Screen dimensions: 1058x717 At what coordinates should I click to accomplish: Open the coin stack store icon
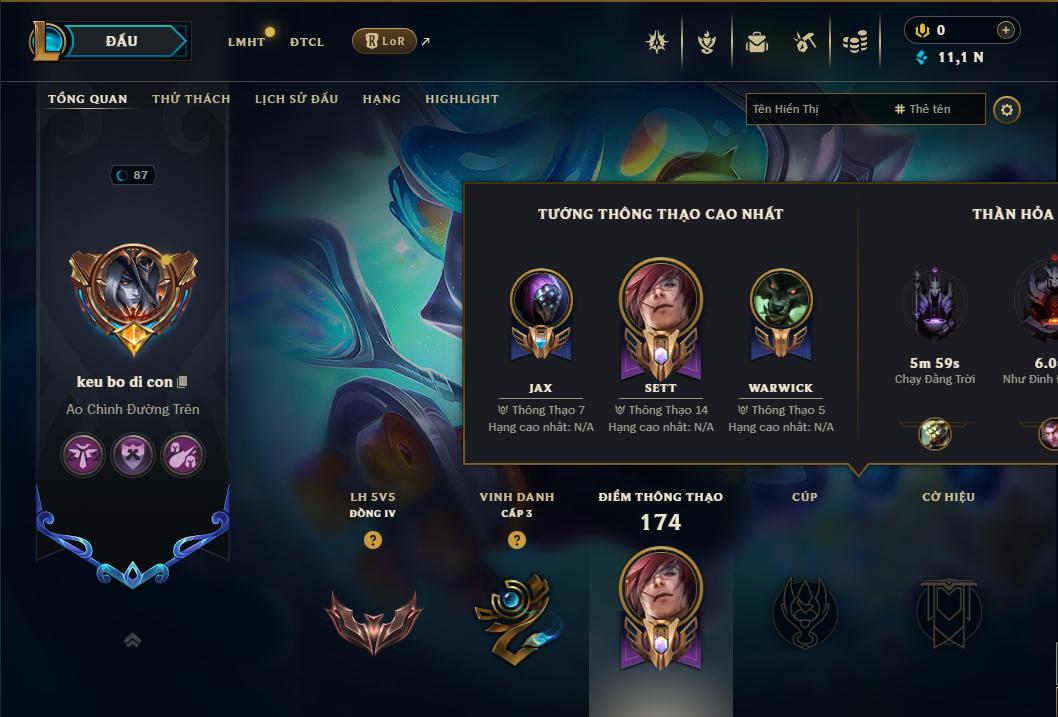pyautogui.click(x=854, y=42)
